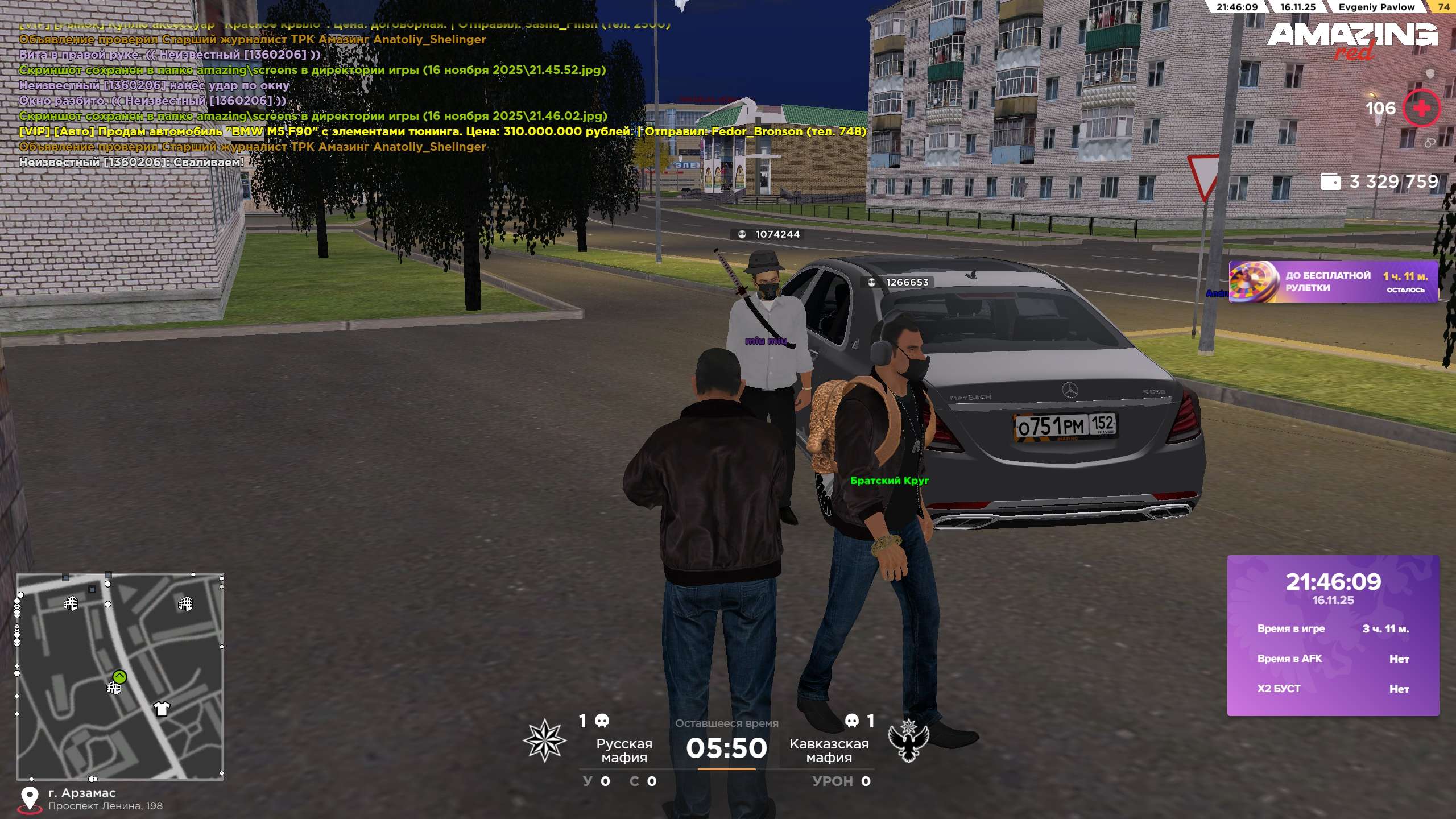The width and height of the screenshot is (1456, 819).
Task: Open the free roulette countdown banner
Action: (1333, 282)
